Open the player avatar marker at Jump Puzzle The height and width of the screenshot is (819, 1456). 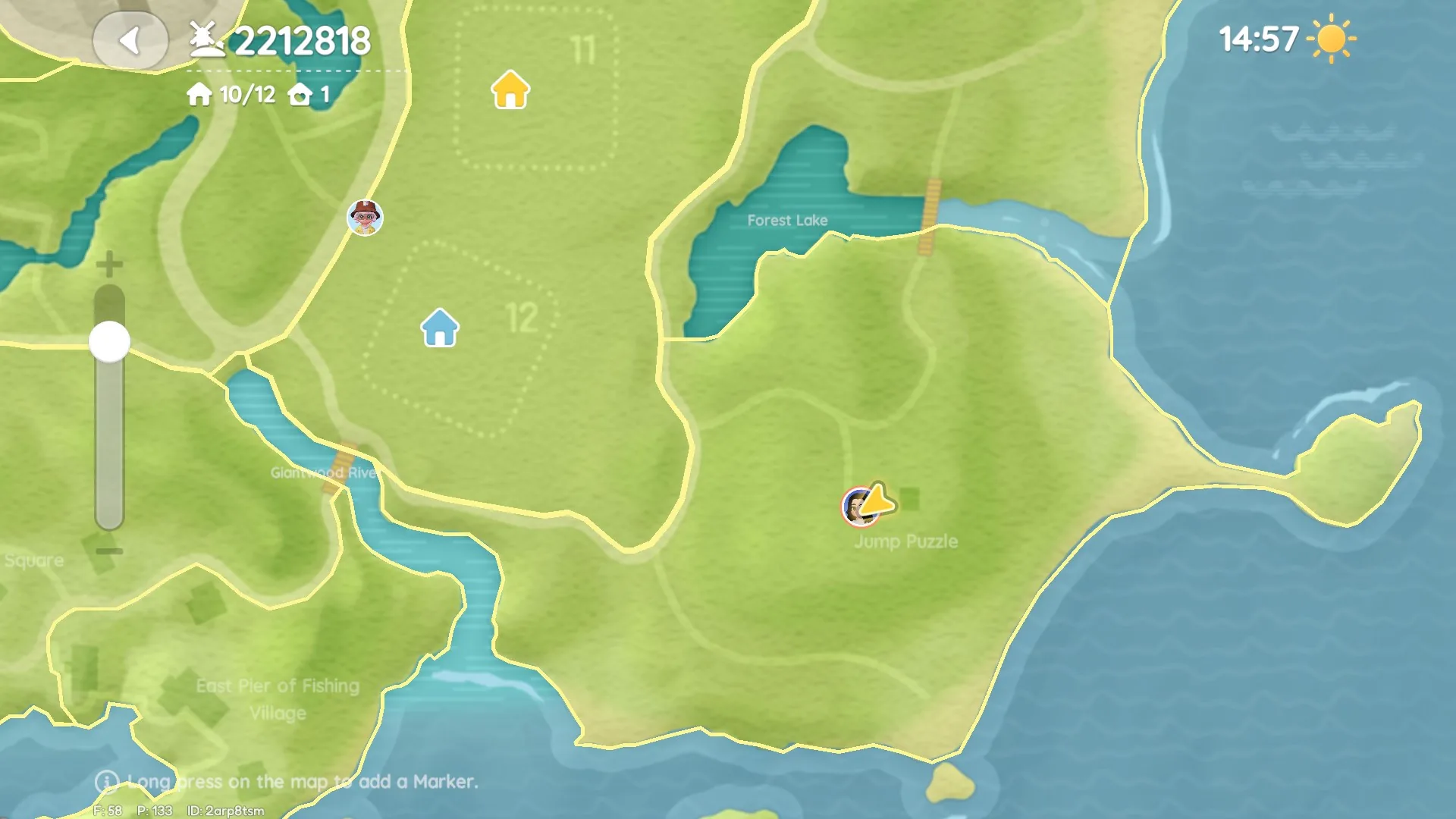(859, 505)
